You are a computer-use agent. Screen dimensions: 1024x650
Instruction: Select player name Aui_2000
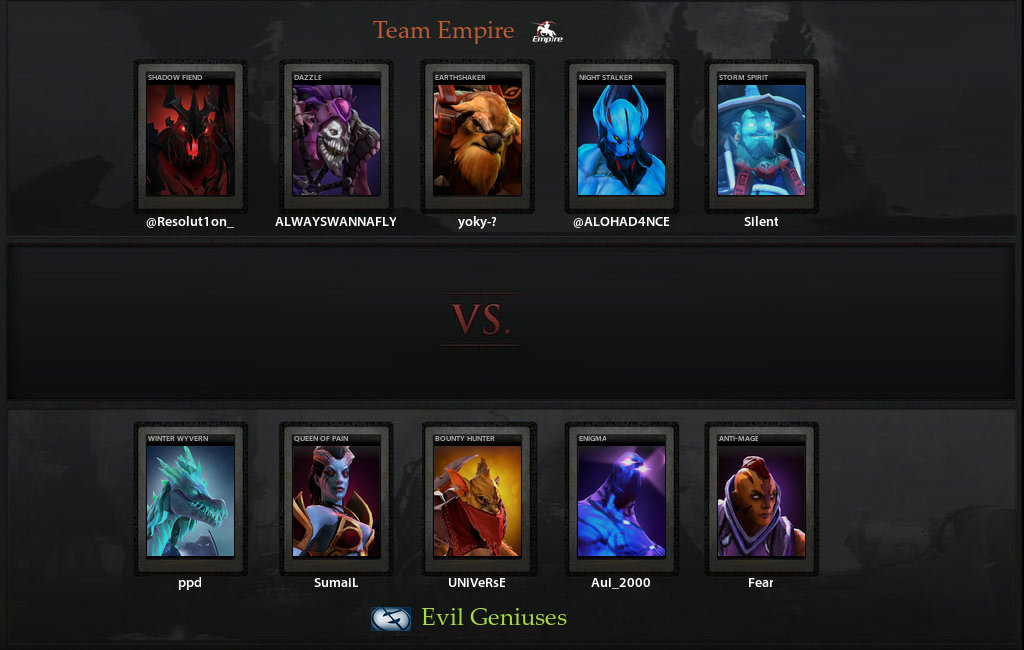(x=621, y=583)
